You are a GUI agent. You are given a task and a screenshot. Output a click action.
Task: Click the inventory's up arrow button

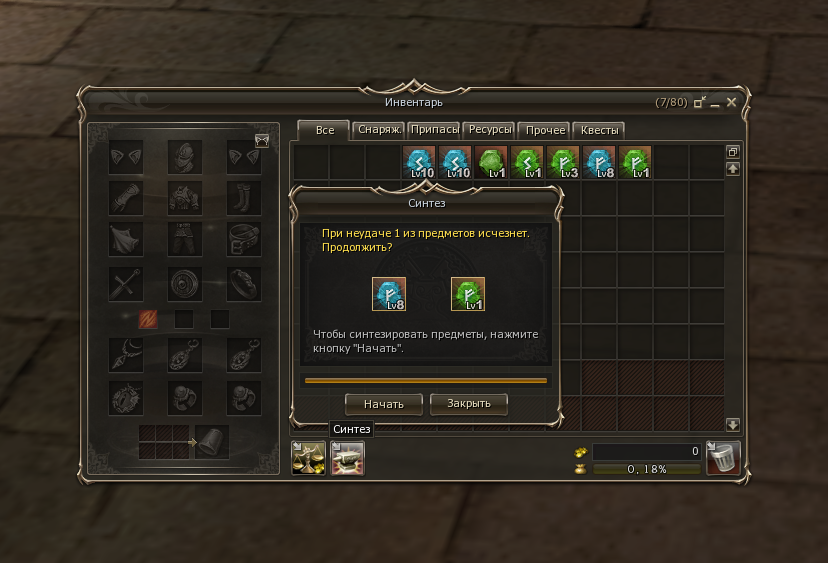732,169
